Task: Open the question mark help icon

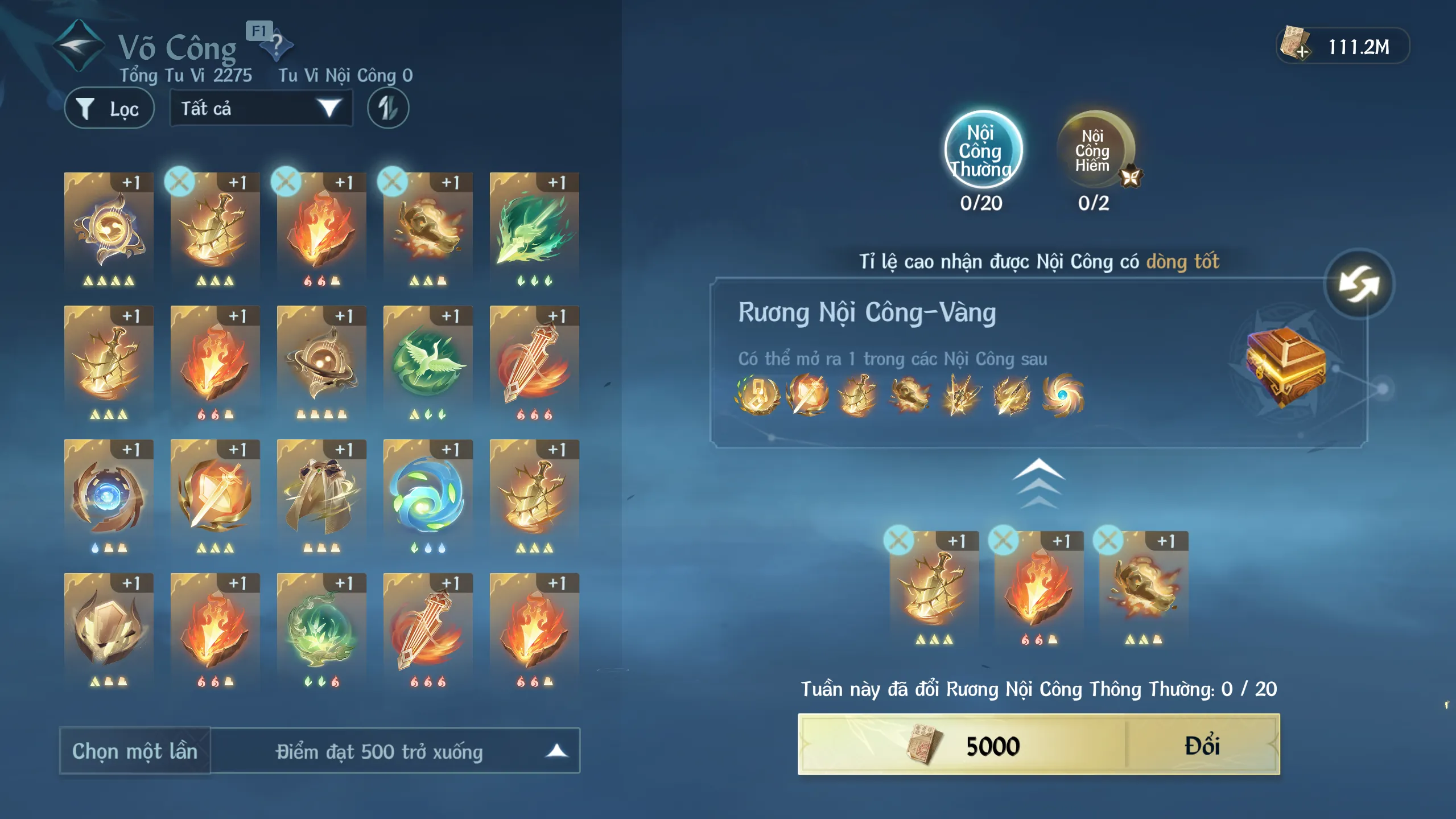Action: coord(277,46)
